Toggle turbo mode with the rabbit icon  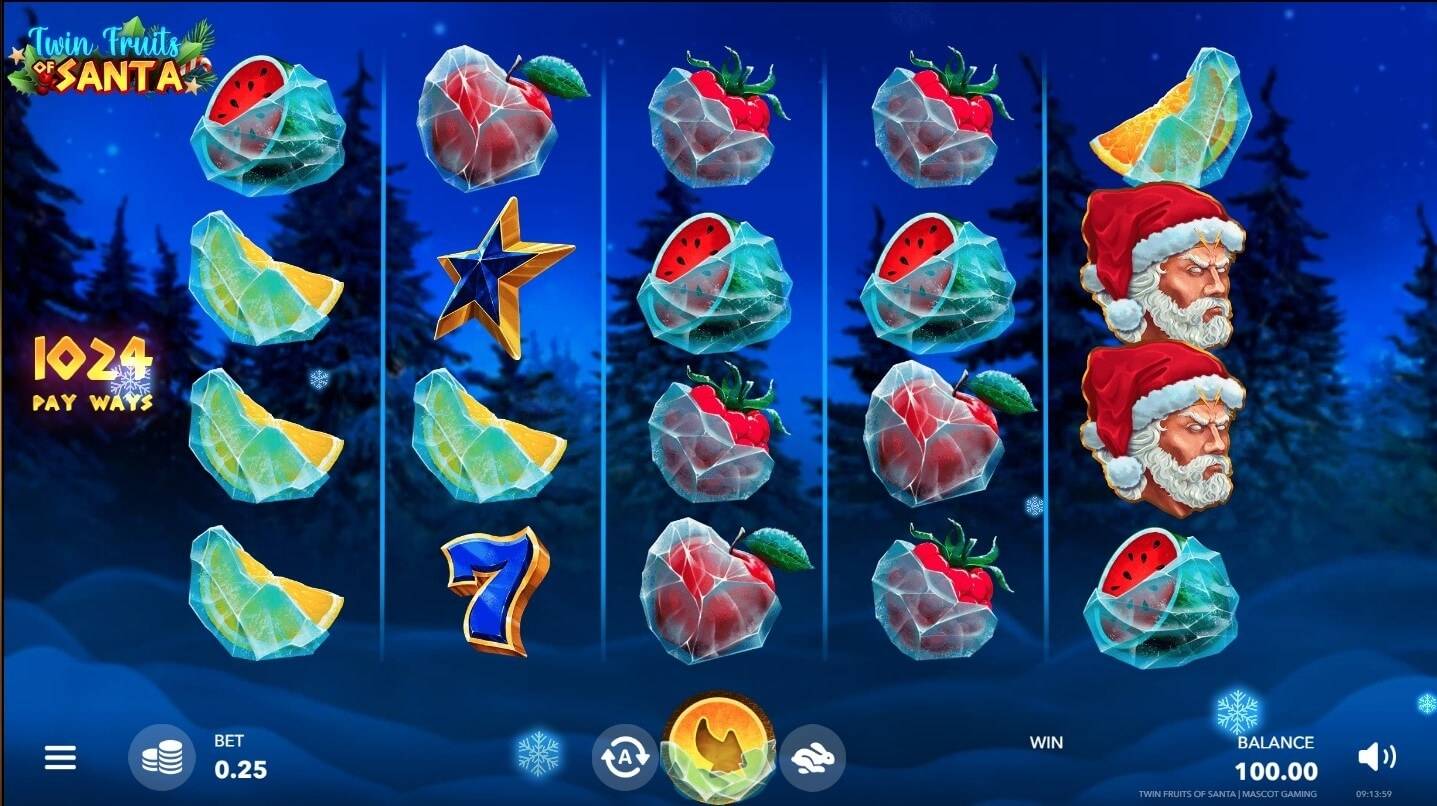point(812,758)
